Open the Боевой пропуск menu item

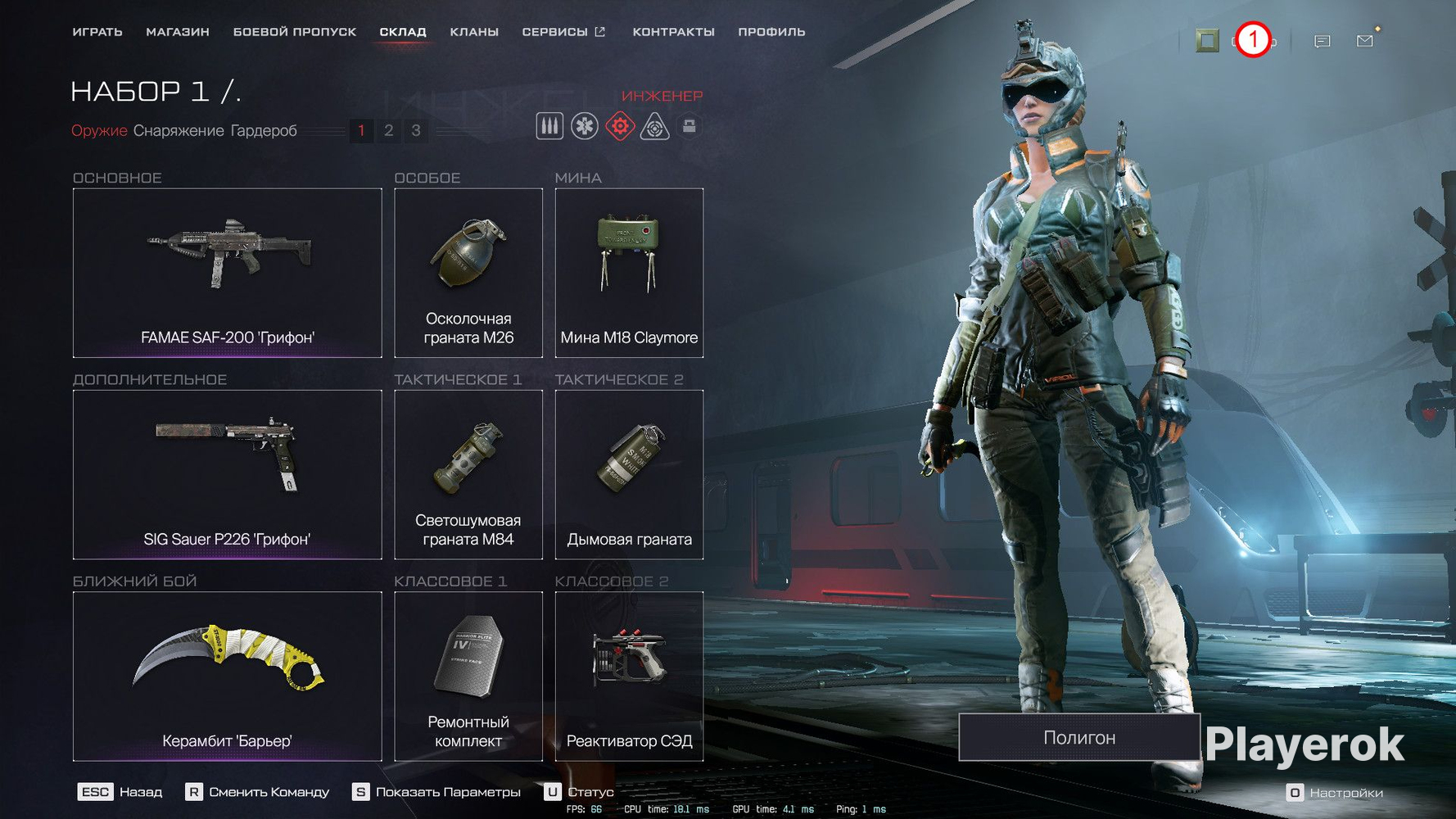tap(295, 31)
